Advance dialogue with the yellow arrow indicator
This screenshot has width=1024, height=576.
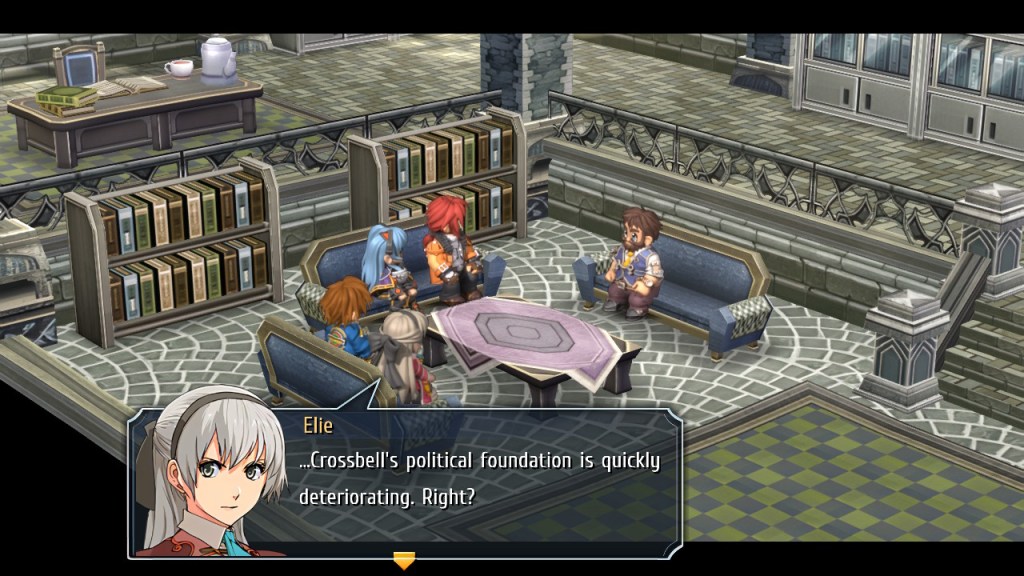click(x=403, y=560)
